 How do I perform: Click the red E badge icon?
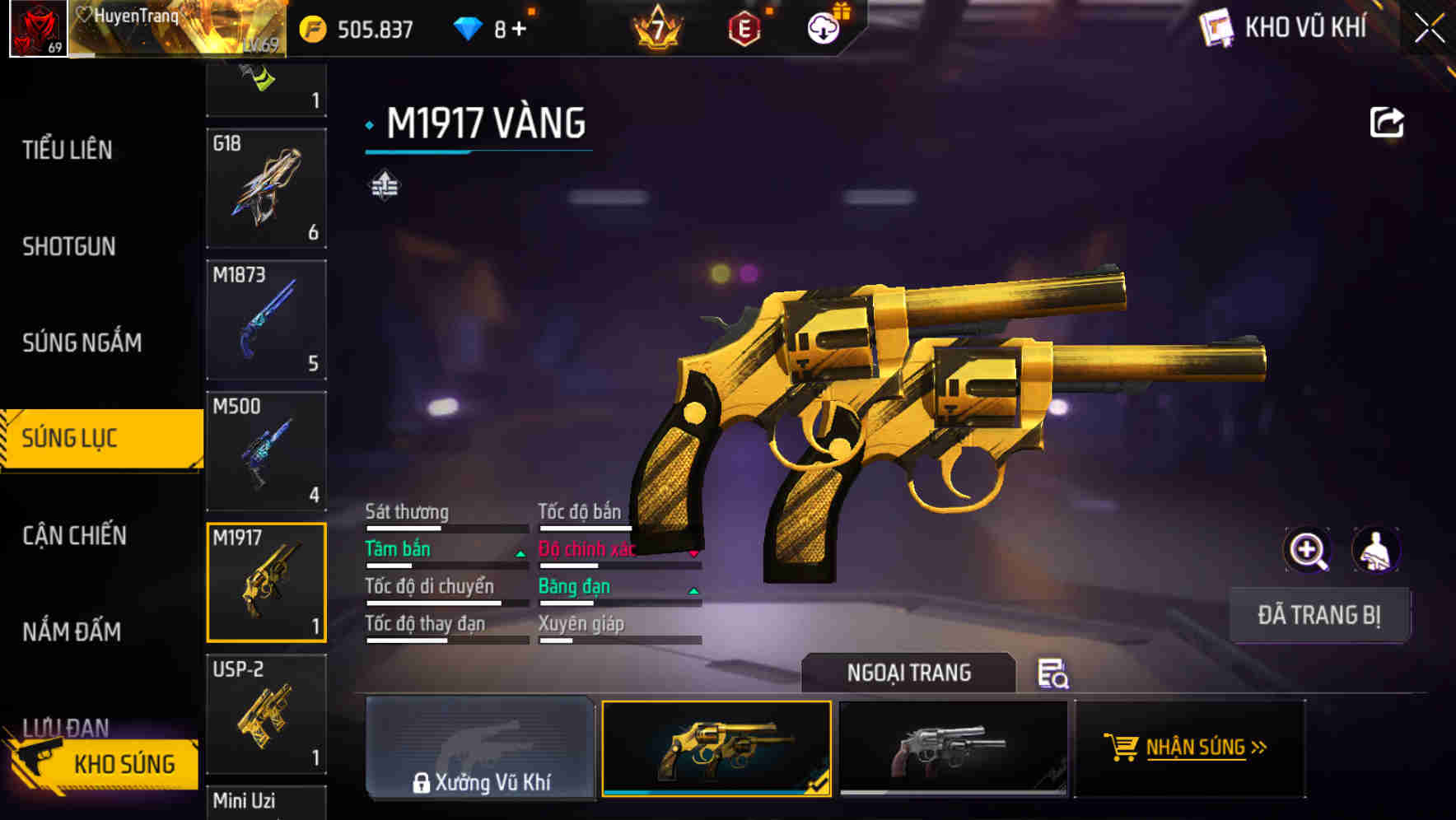coord(745,26)
